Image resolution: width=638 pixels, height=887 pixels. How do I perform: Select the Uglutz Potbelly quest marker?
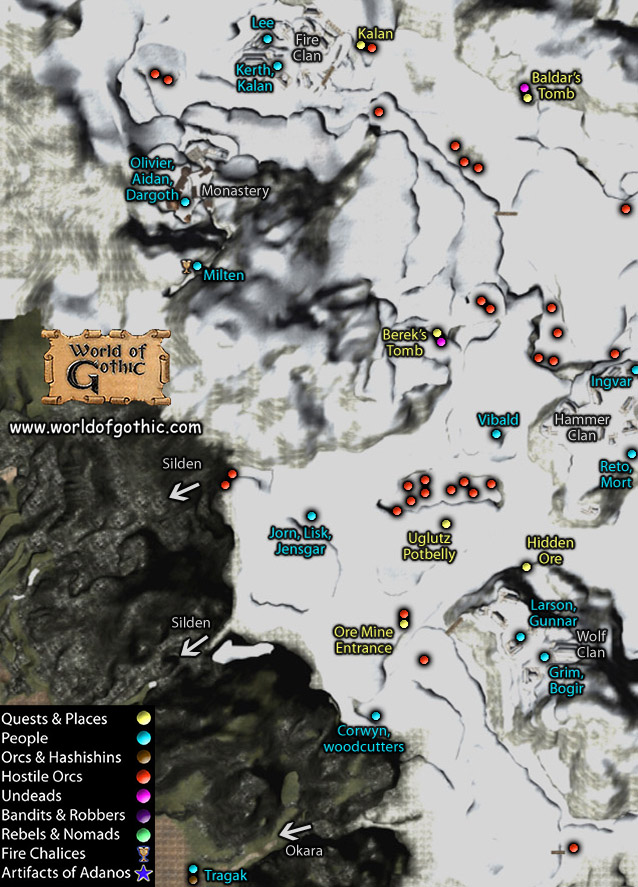pos(446,524)
